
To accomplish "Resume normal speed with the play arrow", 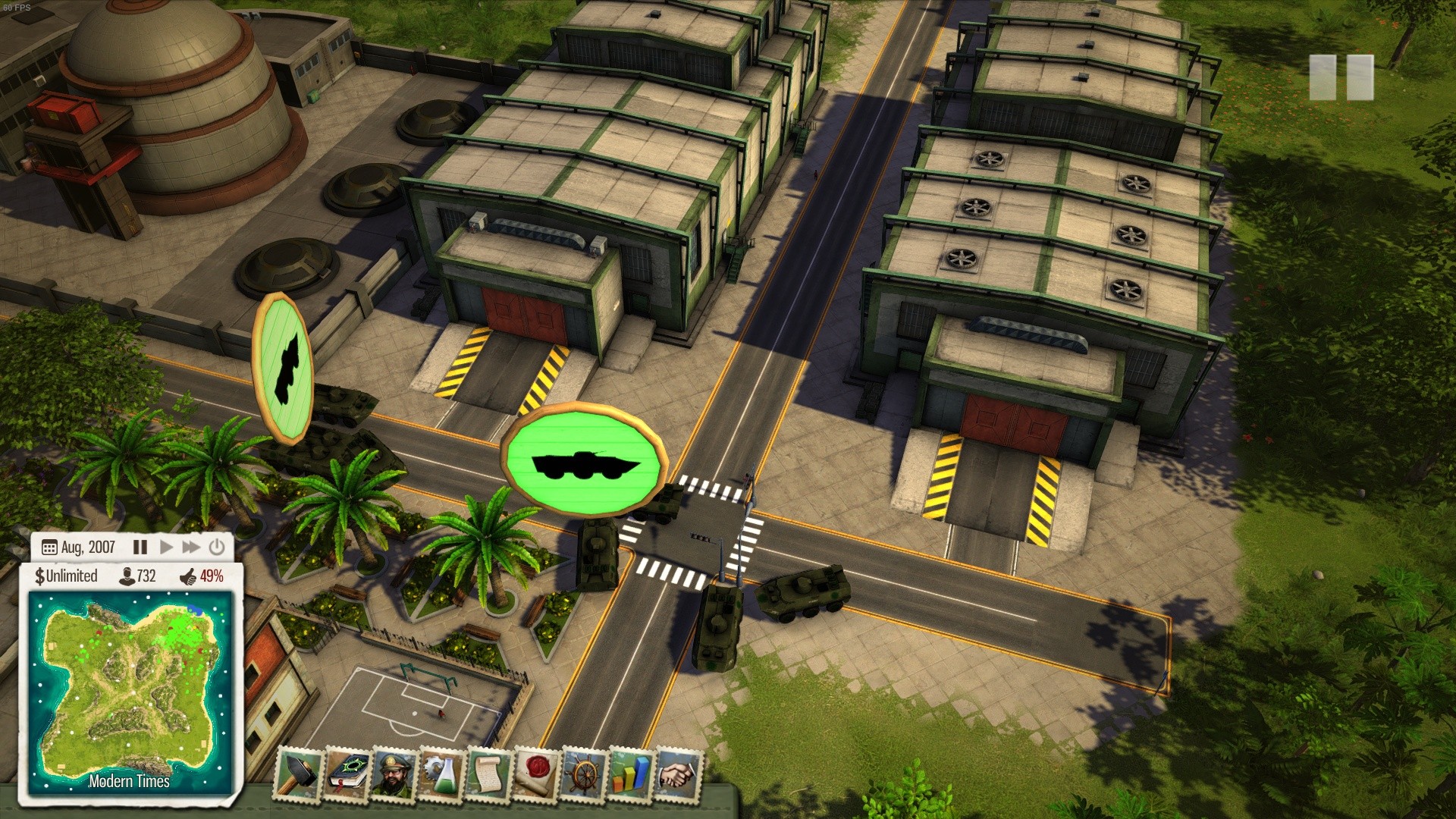I will click(x=167, y=547).
